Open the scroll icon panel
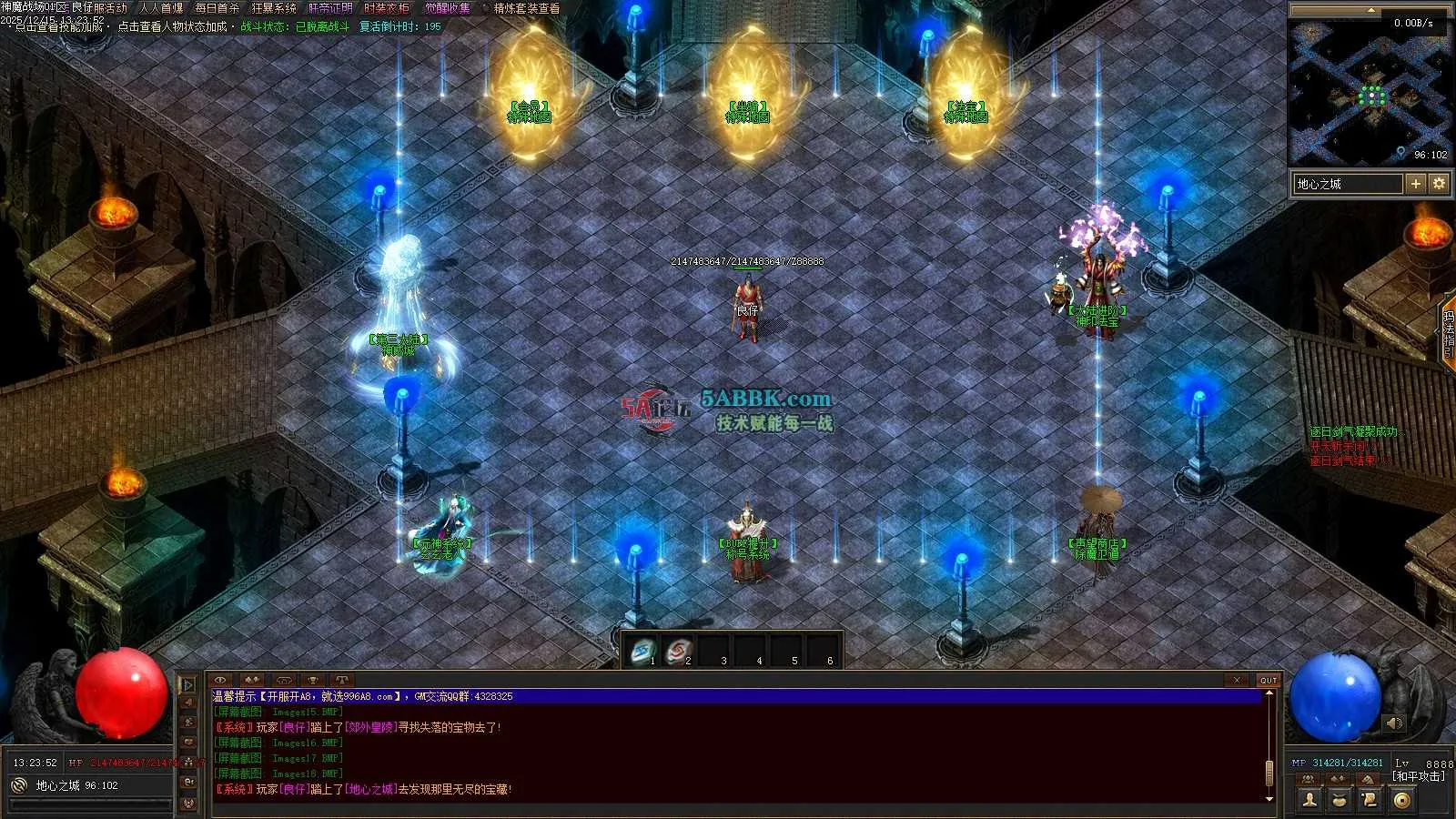Viewport: 1456px width, 819px height. click(1370, 800)
